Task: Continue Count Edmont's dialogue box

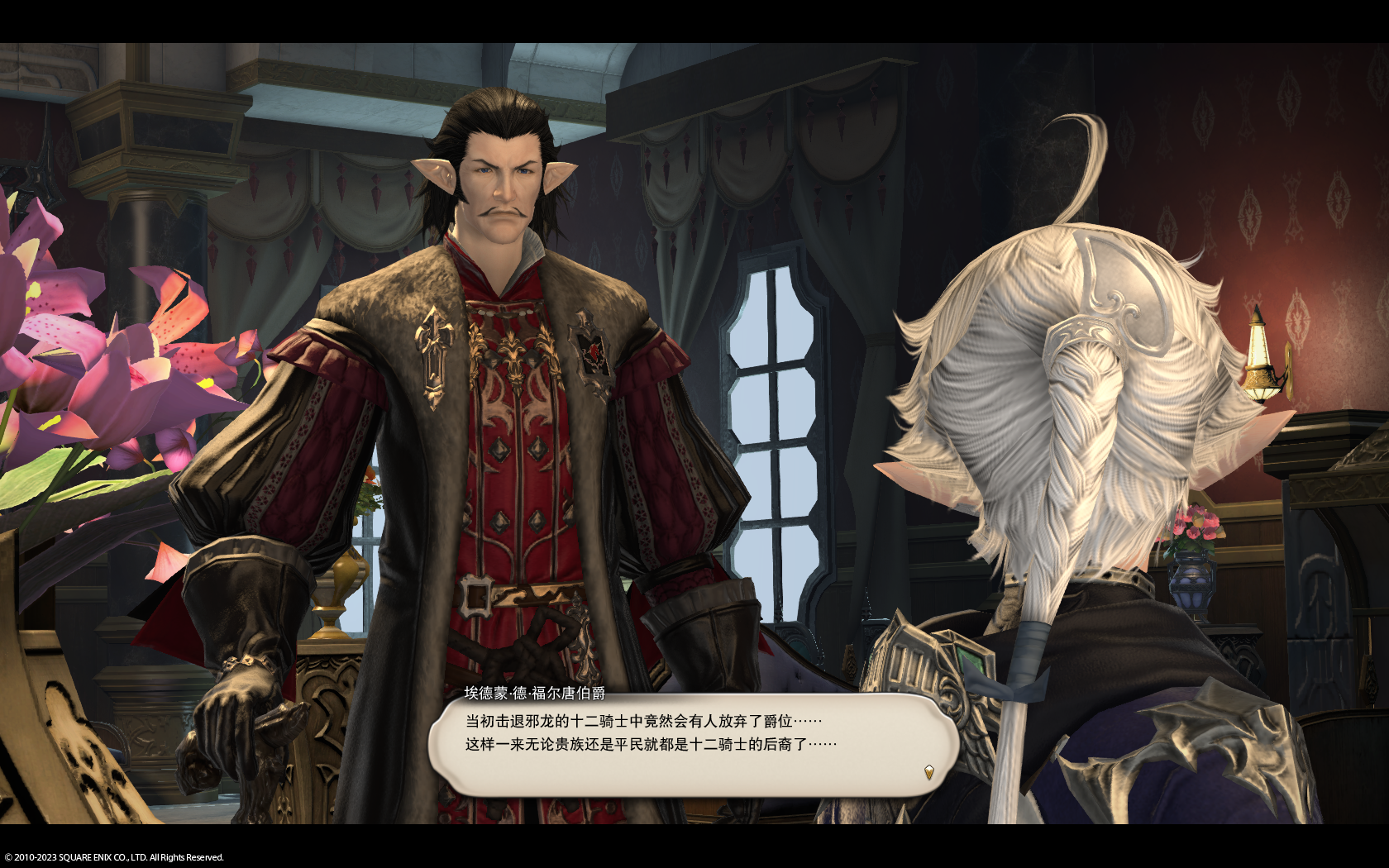Action: click(693, 745)
